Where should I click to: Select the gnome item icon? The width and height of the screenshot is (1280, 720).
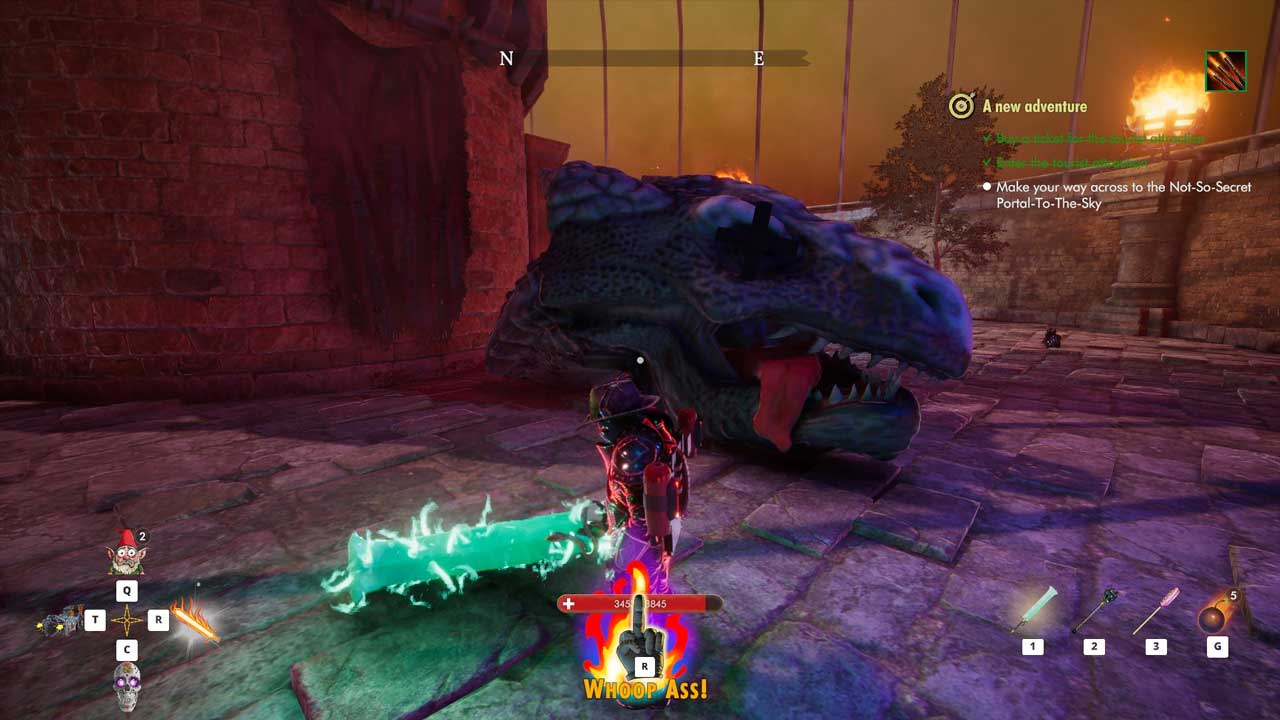point(127,554)
